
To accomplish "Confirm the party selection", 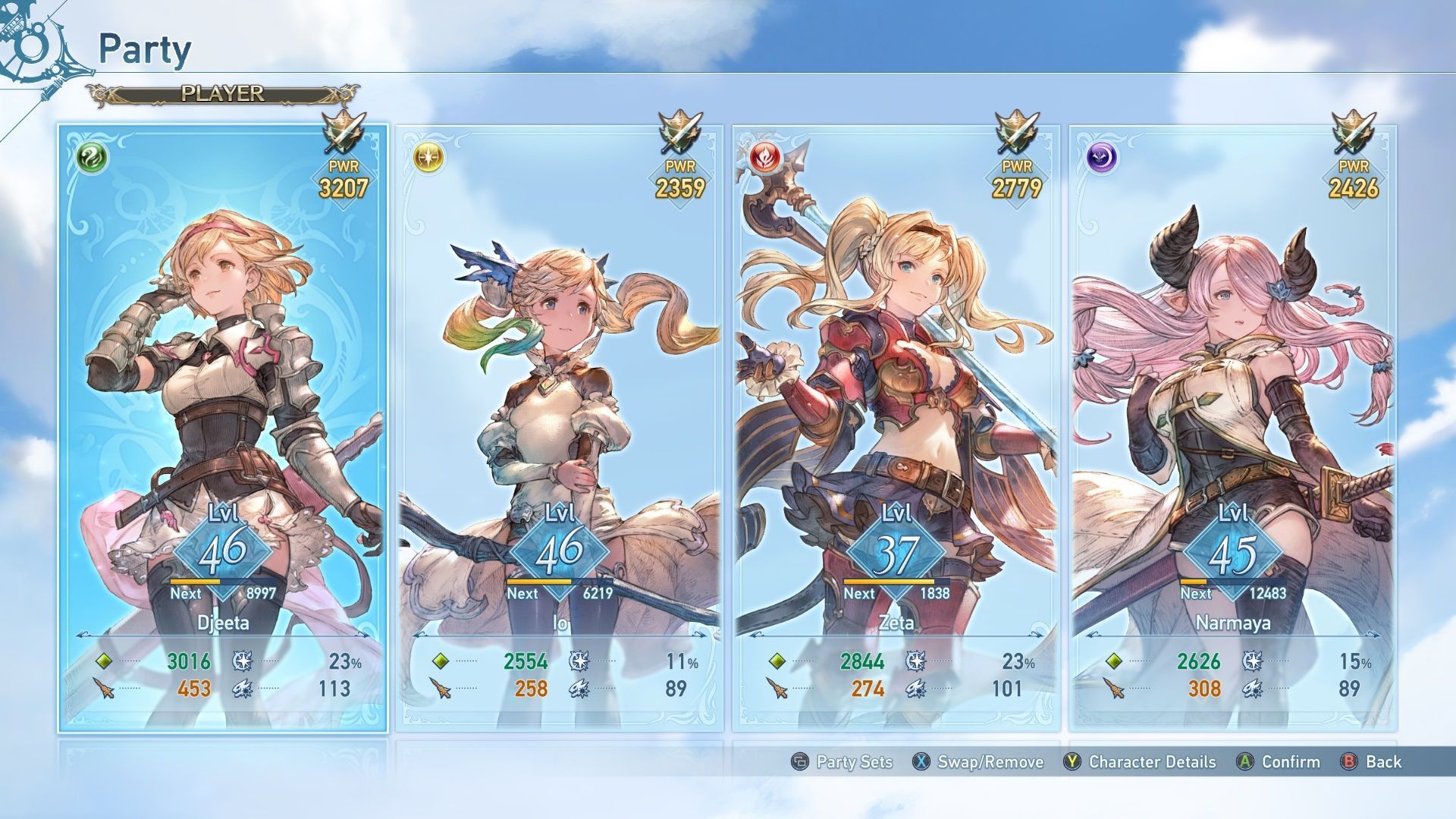I will click(1279, 762).
